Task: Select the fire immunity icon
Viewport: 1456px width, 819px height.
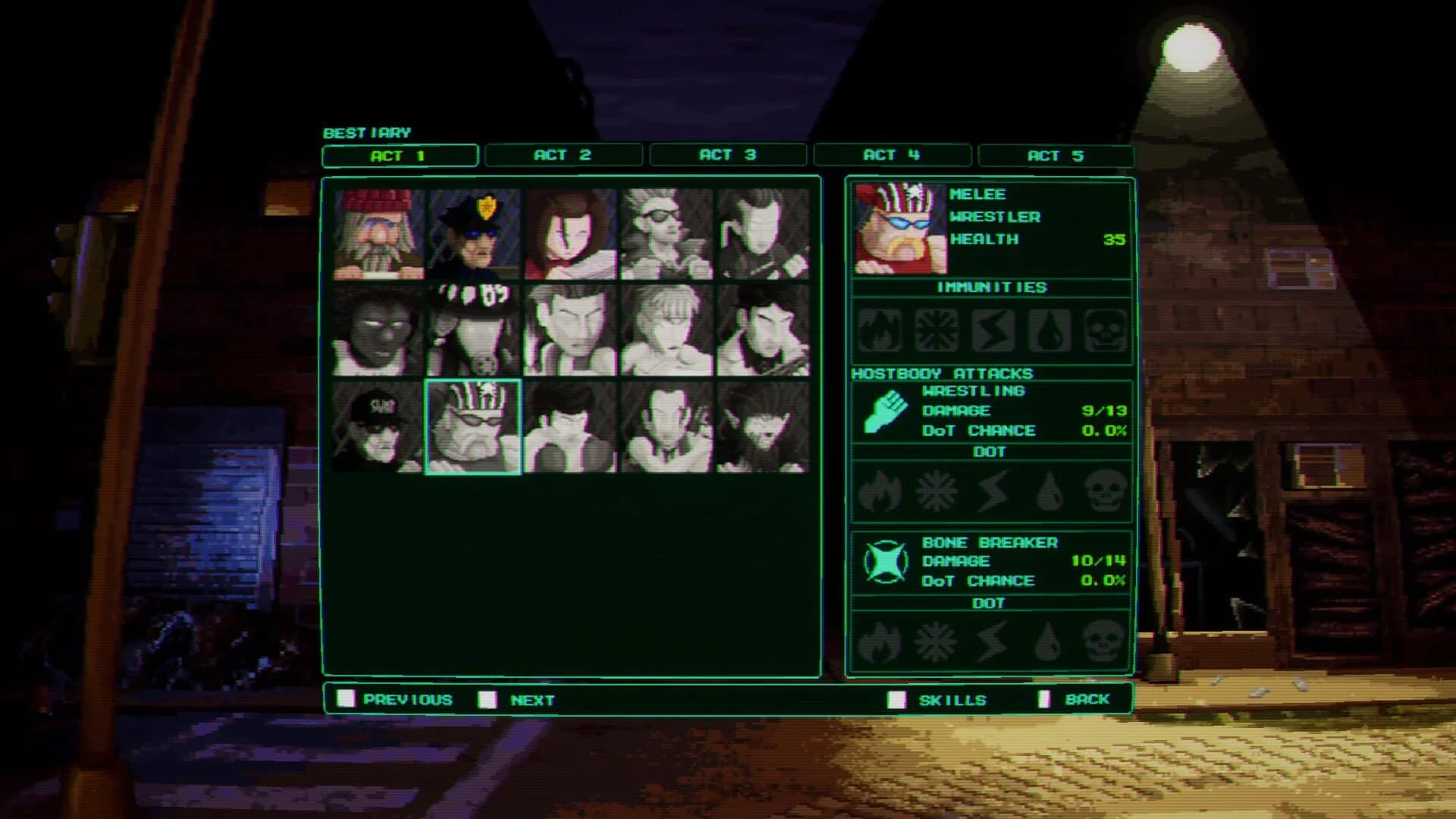Action: (880, 330)
